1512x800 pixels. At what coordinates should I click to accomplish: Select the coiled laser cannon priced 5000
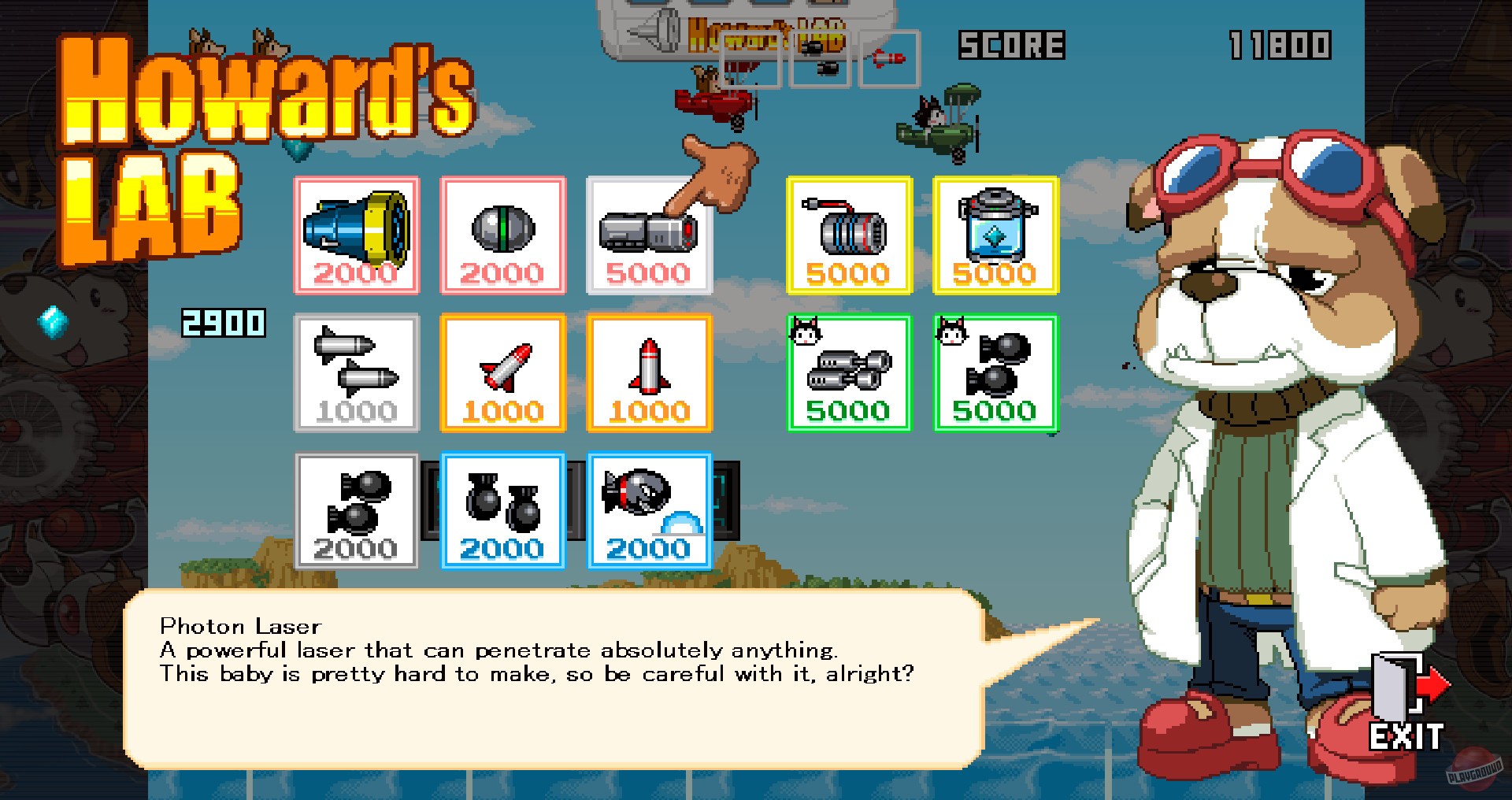(849, 234)
